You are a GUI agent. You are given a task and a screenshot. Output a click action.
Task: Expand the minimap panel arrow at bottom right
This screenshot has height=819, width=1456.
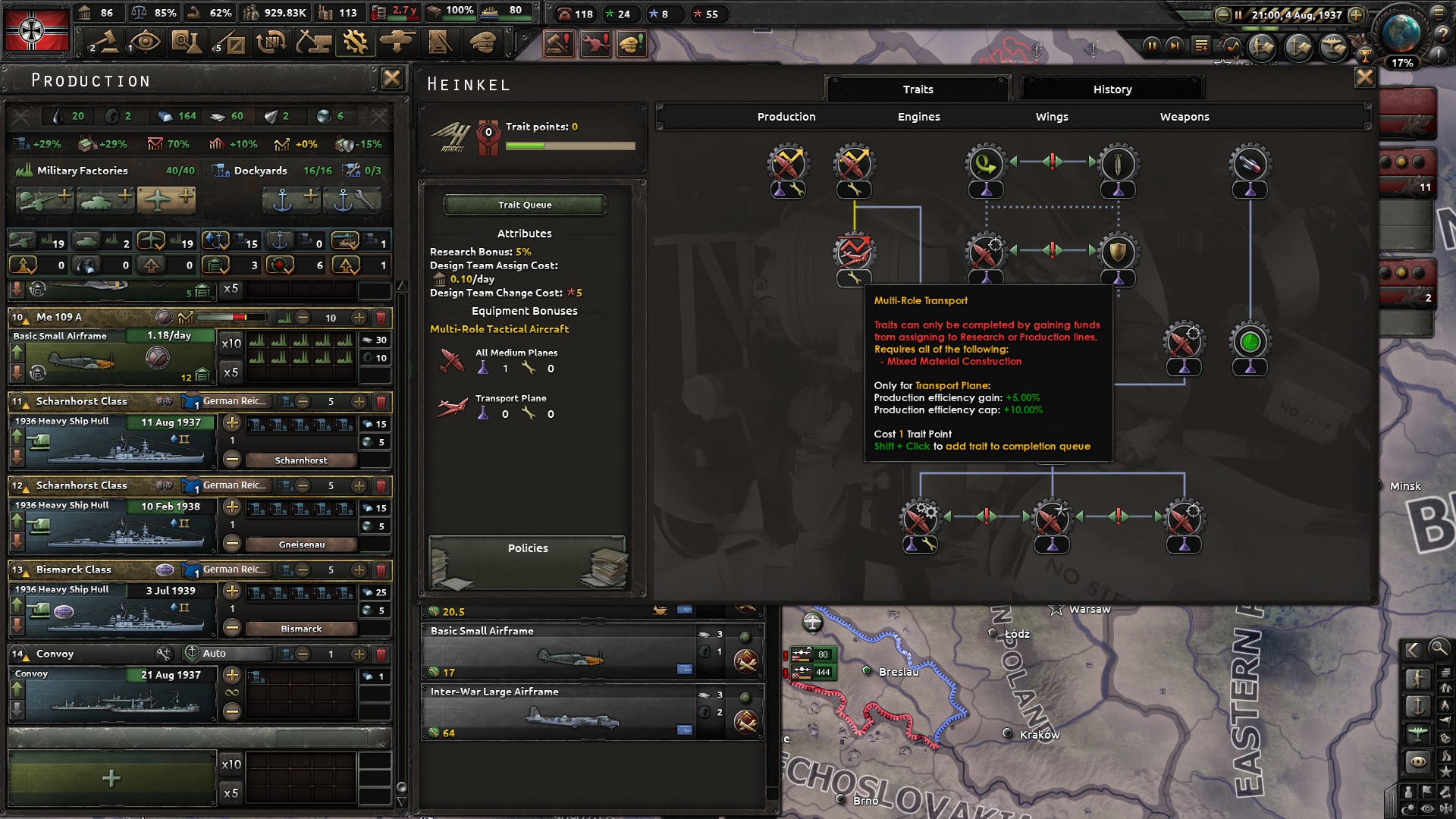(x=1412, y=649)
